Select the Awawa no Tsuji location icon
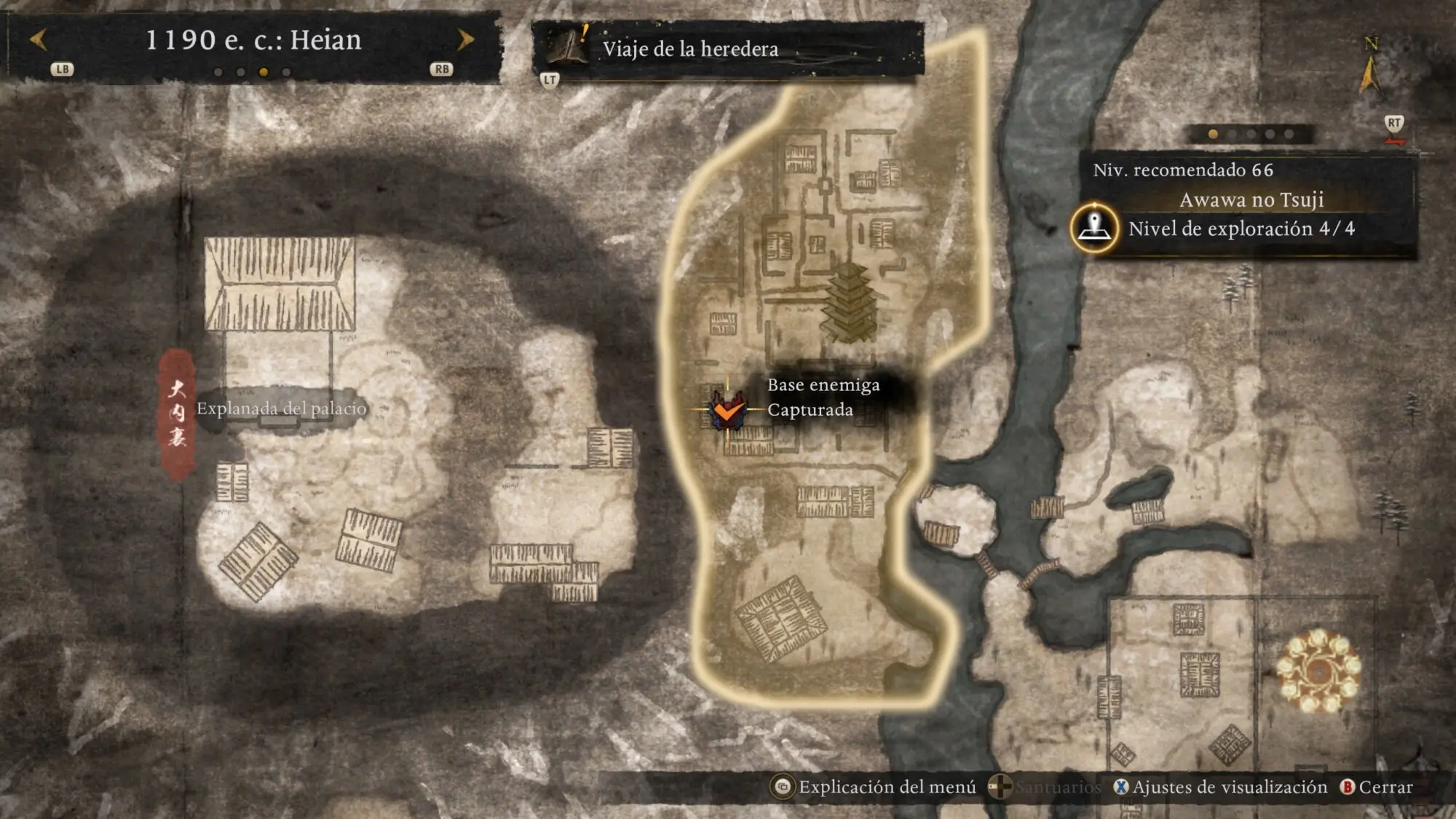Screen dimensions: 1456x819 pos(1094,227)
